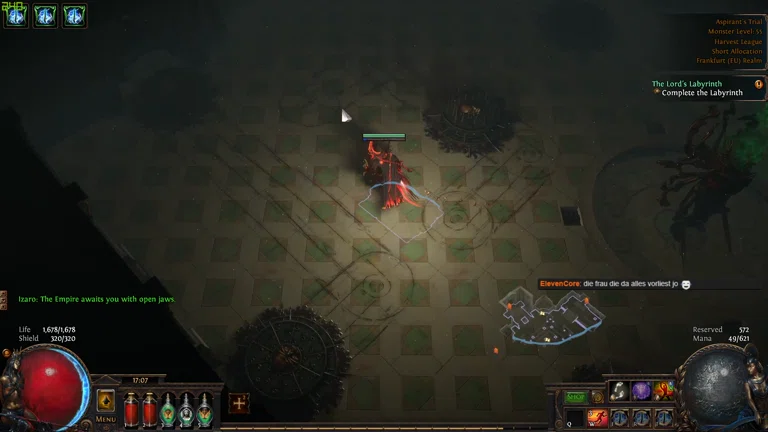Click the gold card icon above Menu
768x432 pixels.
105,401
